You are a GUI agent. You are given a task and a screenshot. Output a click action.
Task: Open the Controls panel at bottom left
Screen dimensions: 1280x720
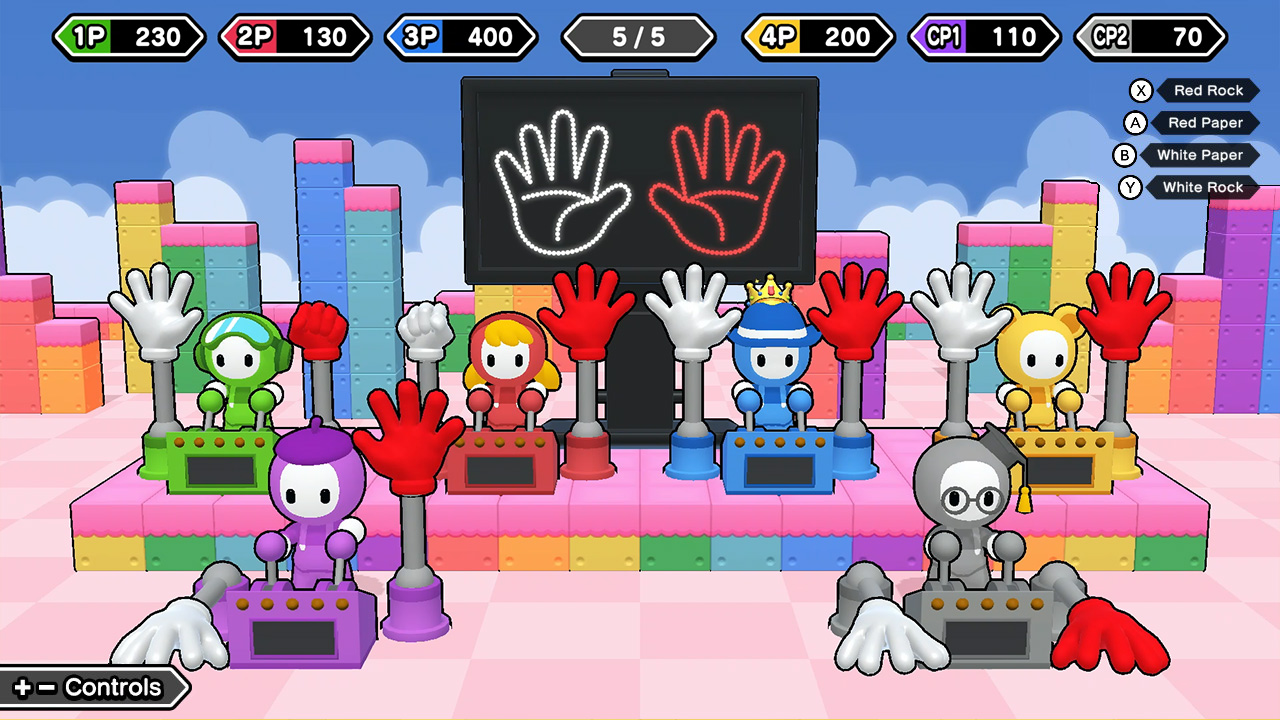pos(90,687)
